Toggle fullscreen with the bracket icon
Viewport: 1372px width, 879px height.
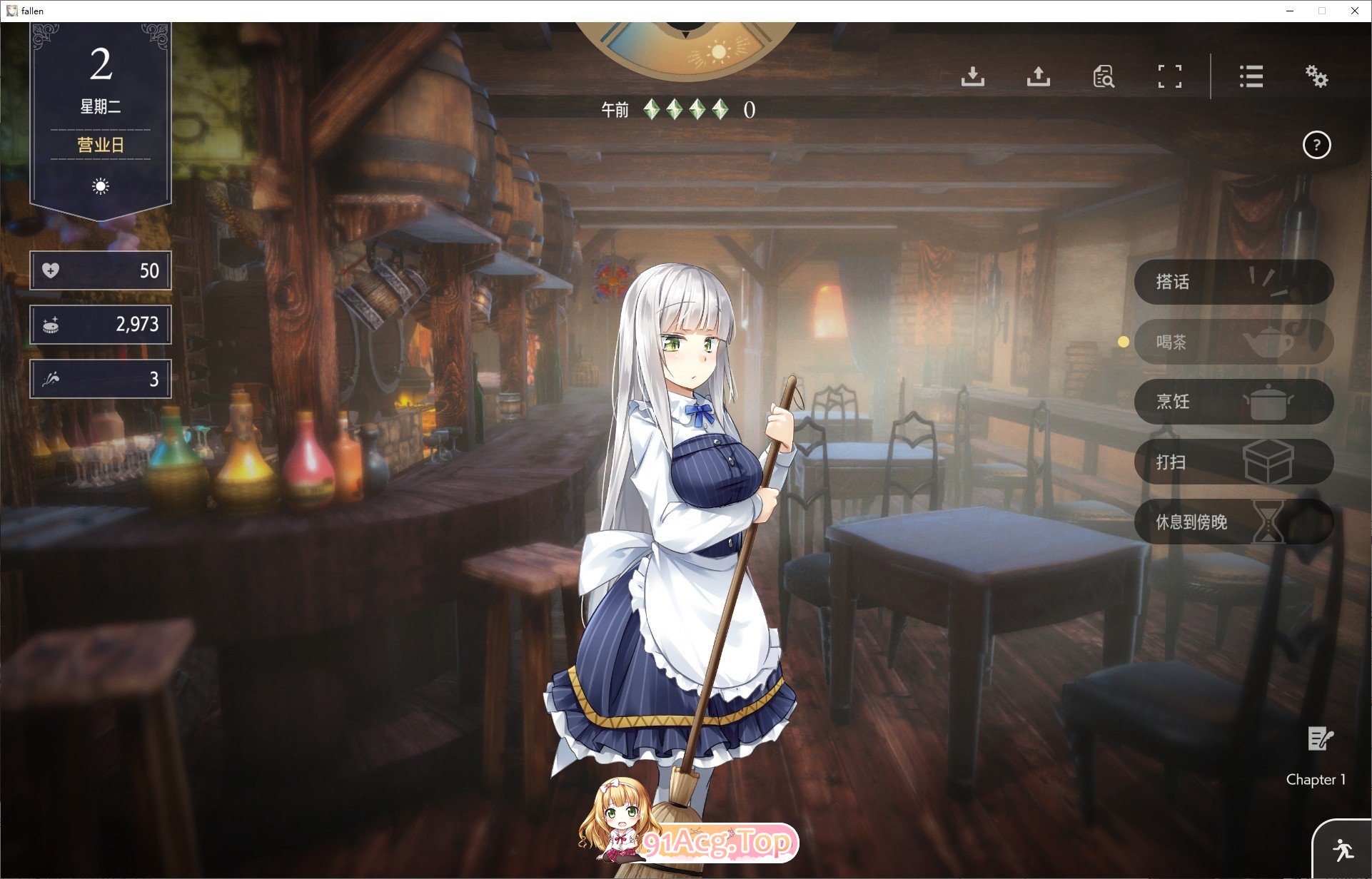coord(1169,77)
